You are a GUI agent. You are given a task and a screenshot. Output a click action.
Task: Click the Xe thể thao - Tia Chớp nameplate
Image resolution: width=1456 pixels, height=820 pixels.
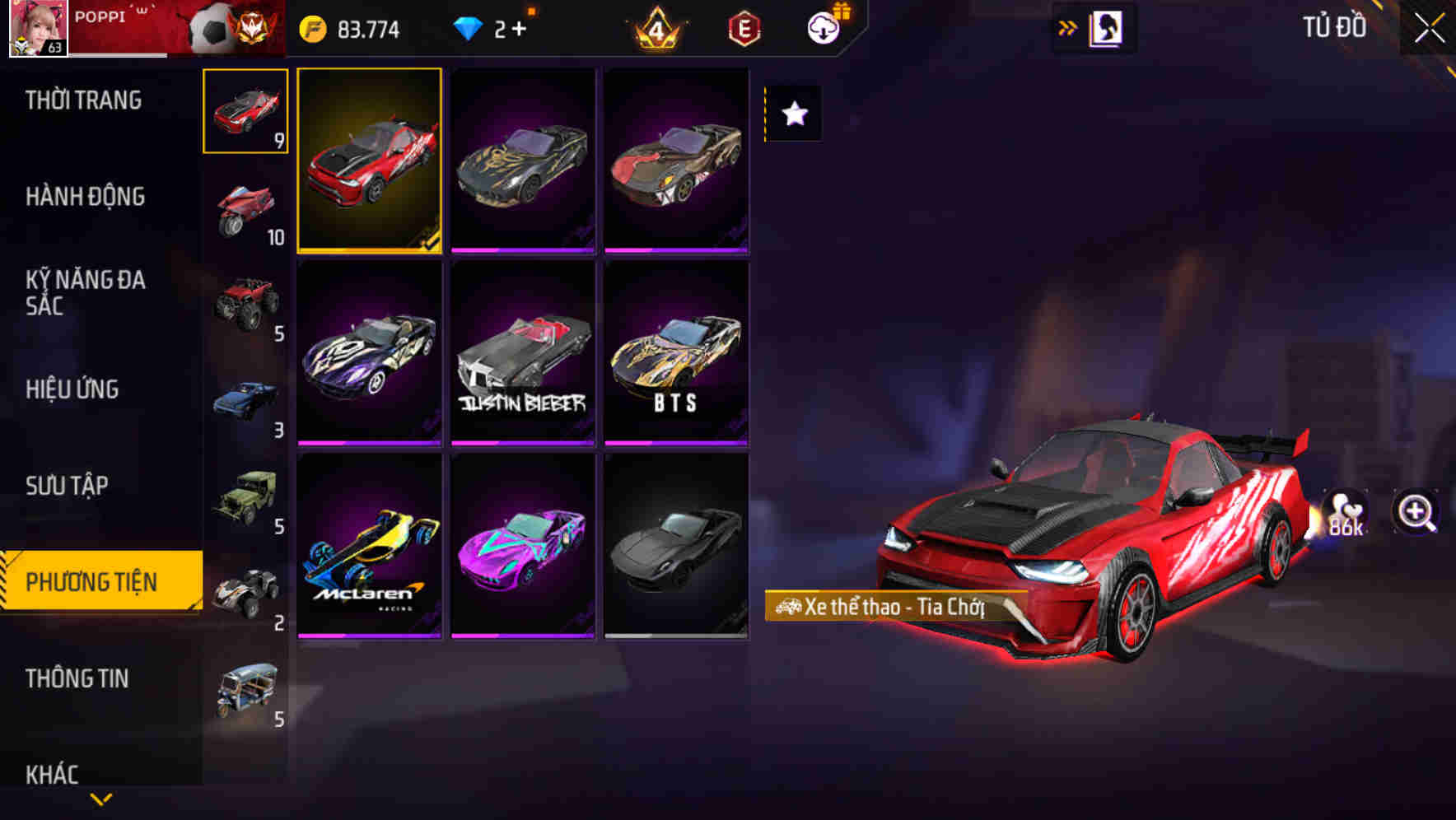[881, 607]
